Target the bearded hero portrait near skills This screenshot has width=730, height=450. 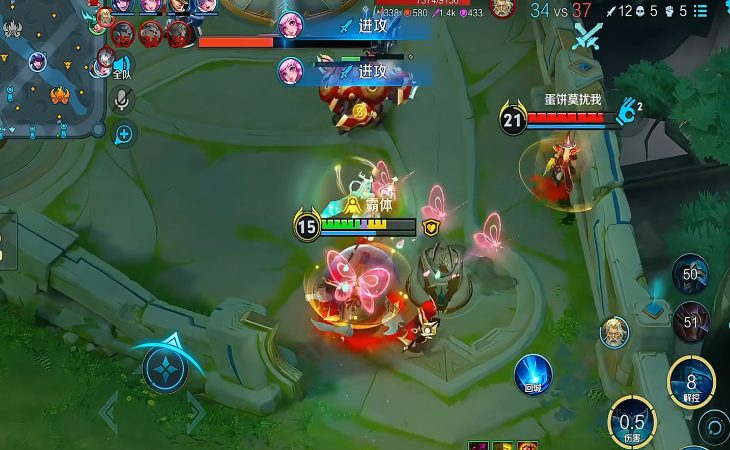click(614, 332)
